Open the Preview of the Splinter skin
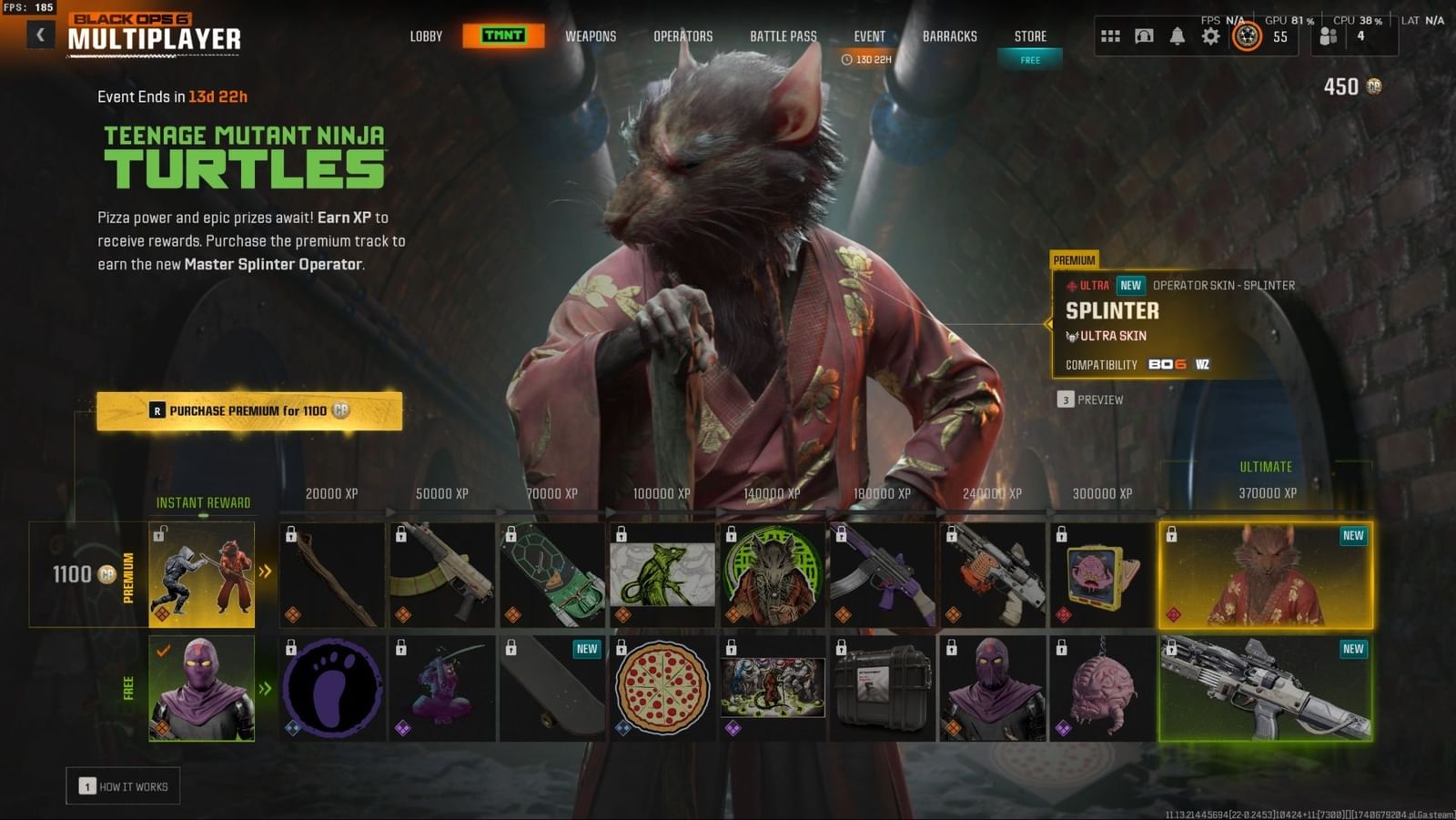Screen dimensions: 1456x820 coord(1090,400)
